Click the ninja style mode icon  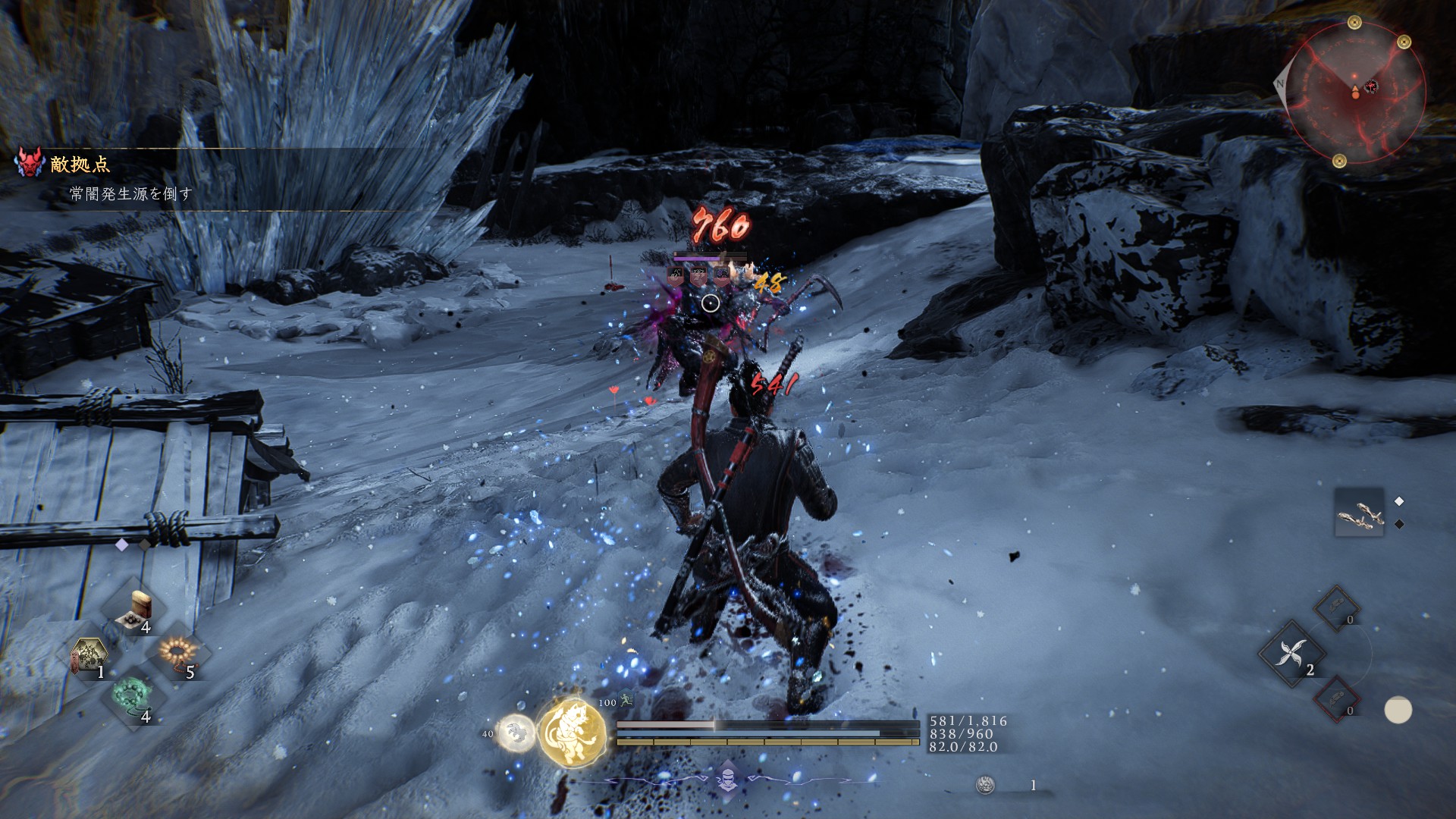pyautogui.click(x=727, y=779)
